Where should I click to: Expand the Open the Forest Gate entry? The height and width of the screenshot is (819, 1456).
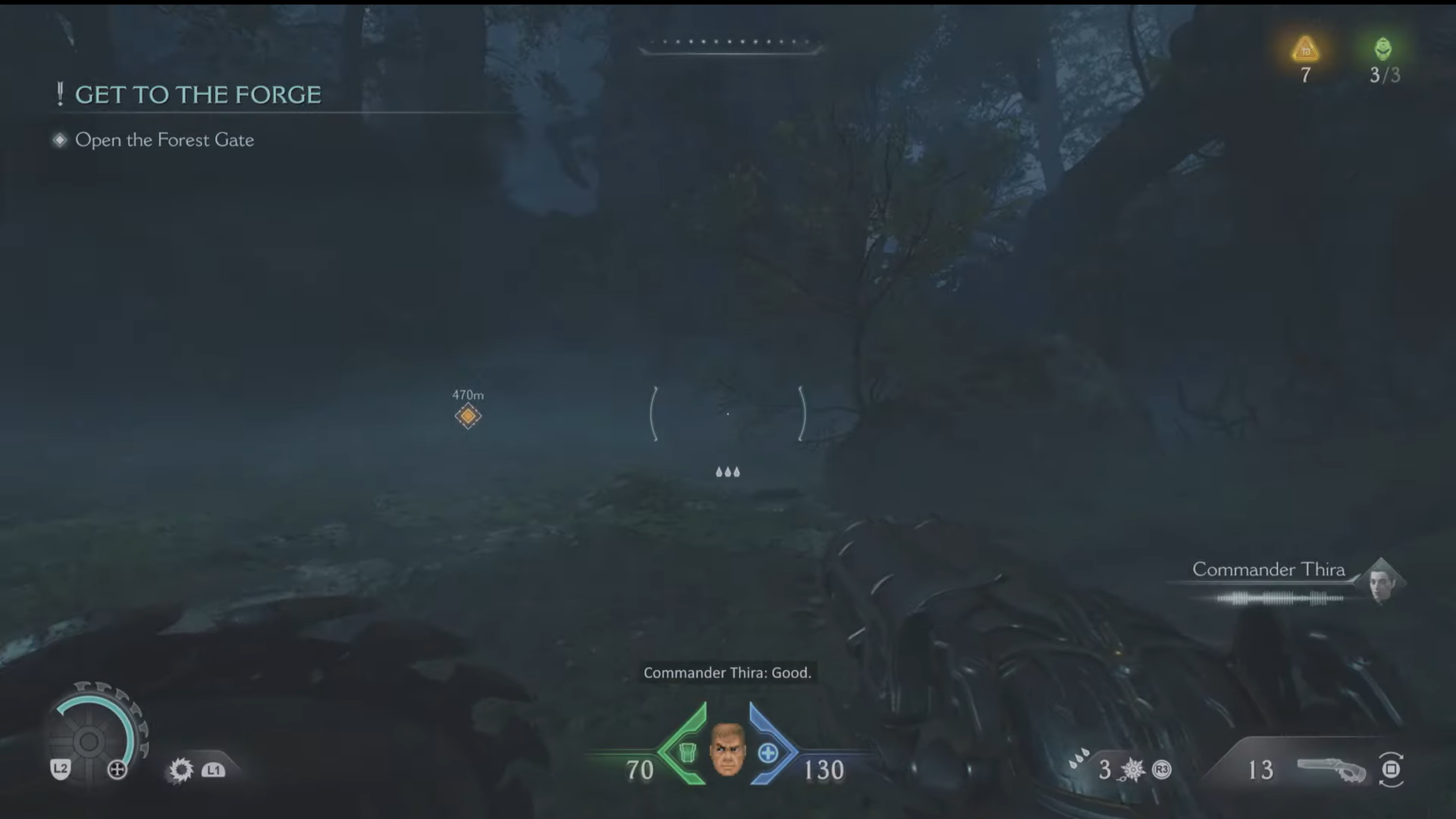point(164,139)
